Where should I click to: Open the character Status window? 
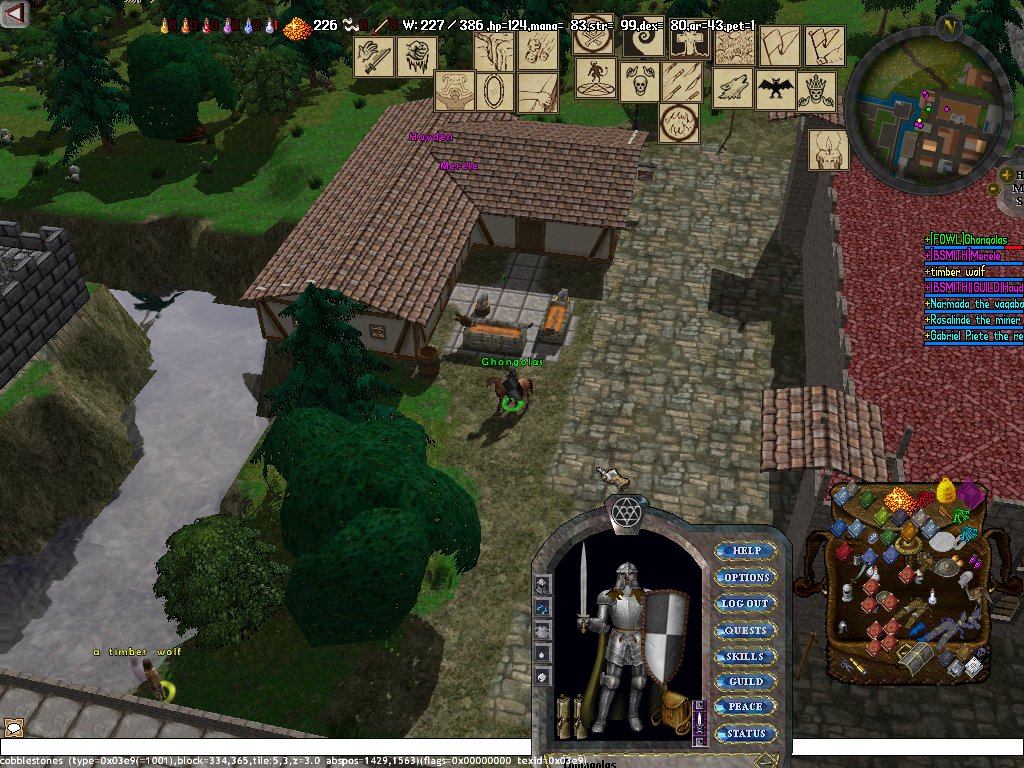[746, 733]
